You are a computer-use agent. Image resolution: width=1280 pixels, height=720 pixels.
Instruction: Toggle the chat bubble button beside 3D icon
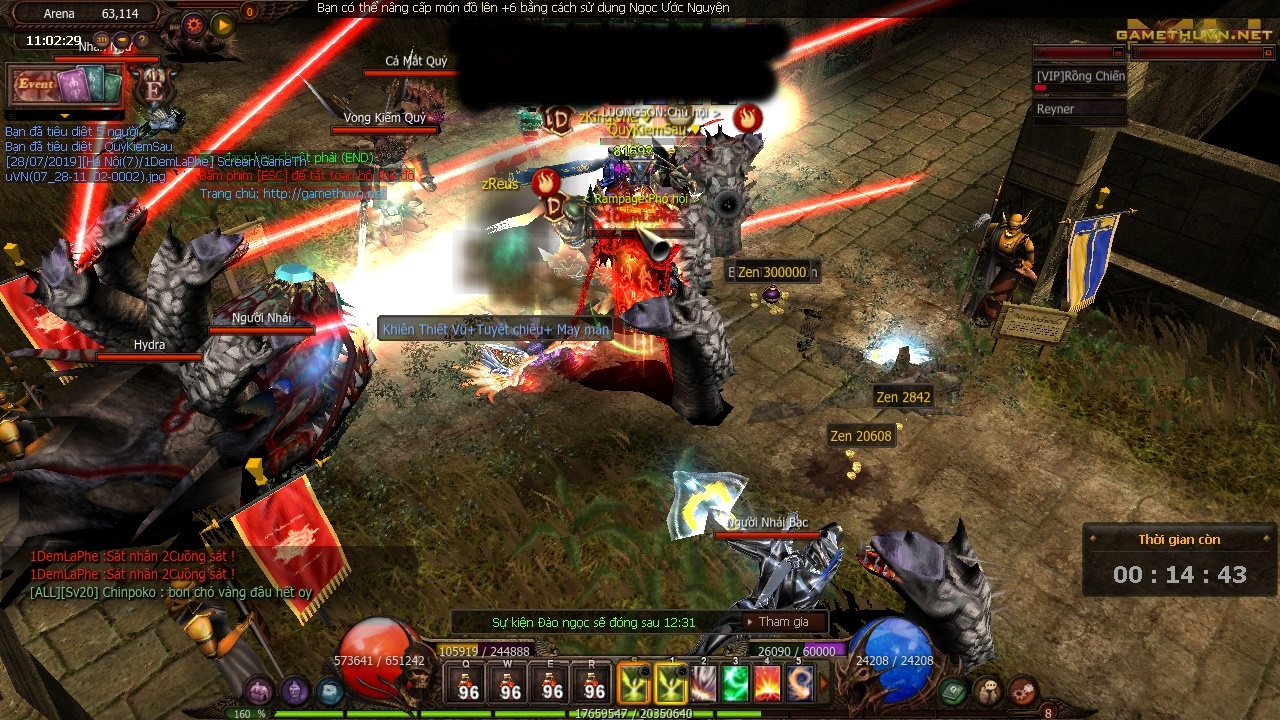pyautogui.click(x=122, y=40)
